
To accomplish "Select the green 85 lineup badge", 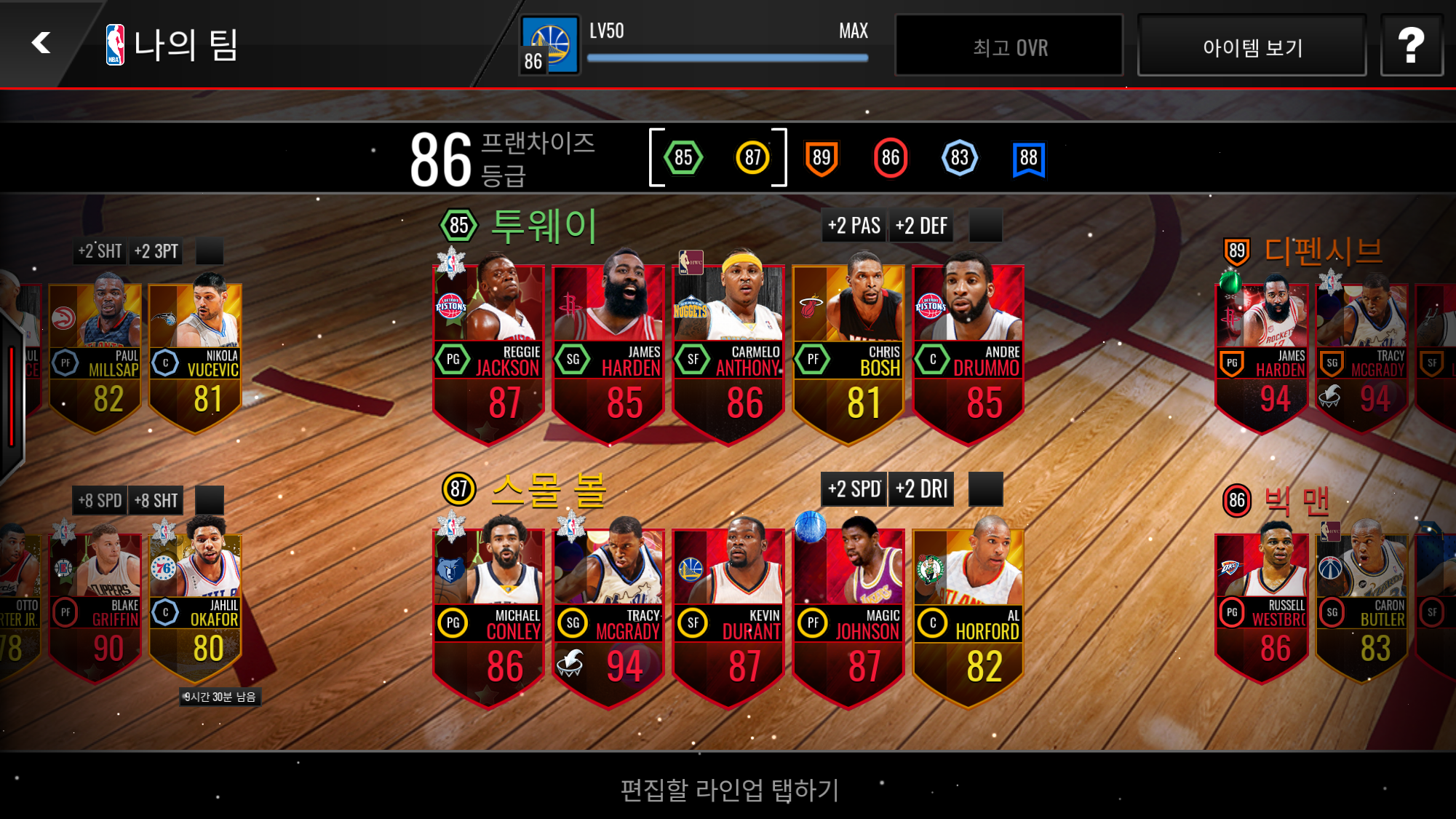I will click(683, 157).
